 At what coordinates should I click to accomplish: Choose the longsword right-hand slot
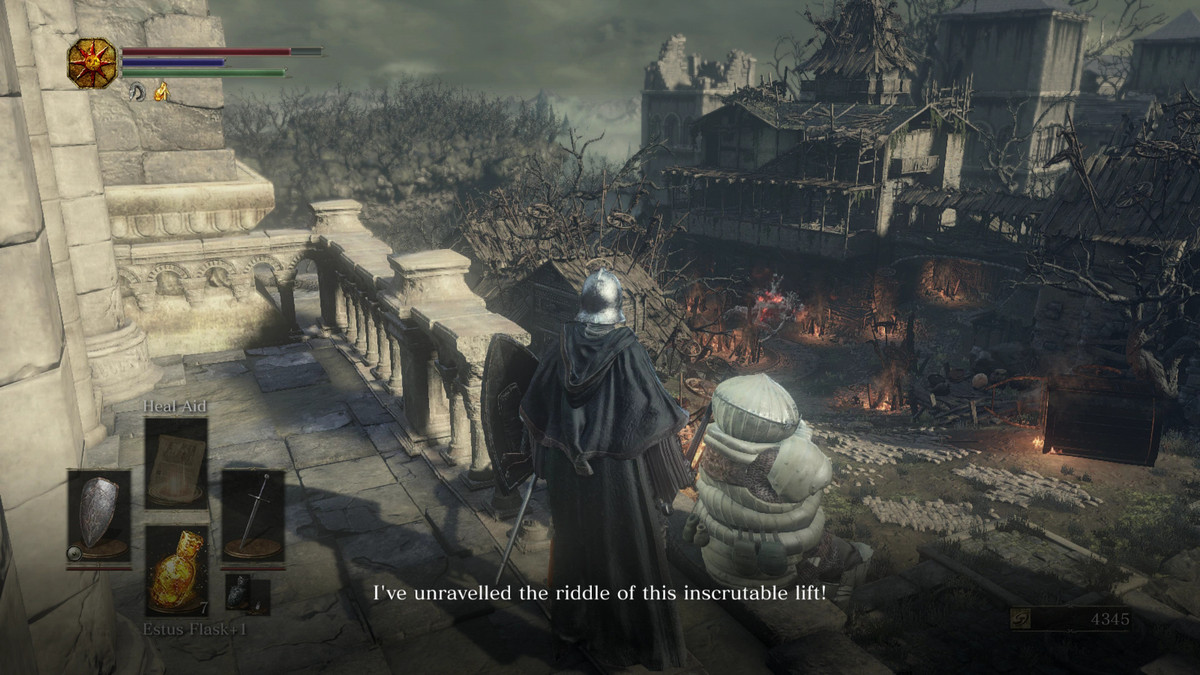[x=253, y=515]
